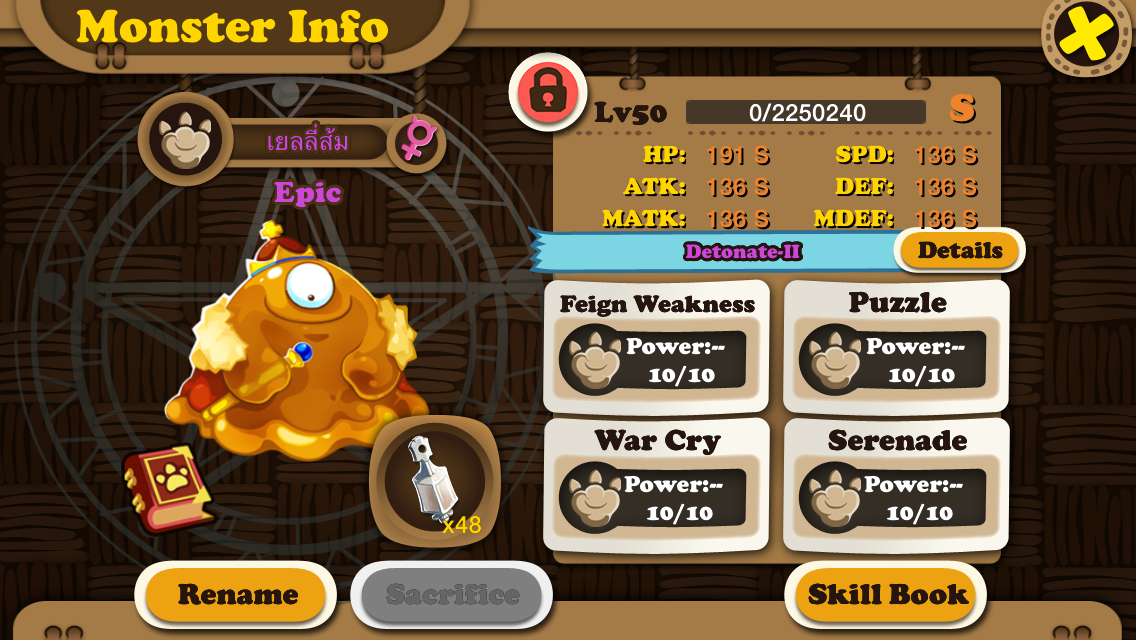Select the Puzzle skill

[x=896, y=346]
